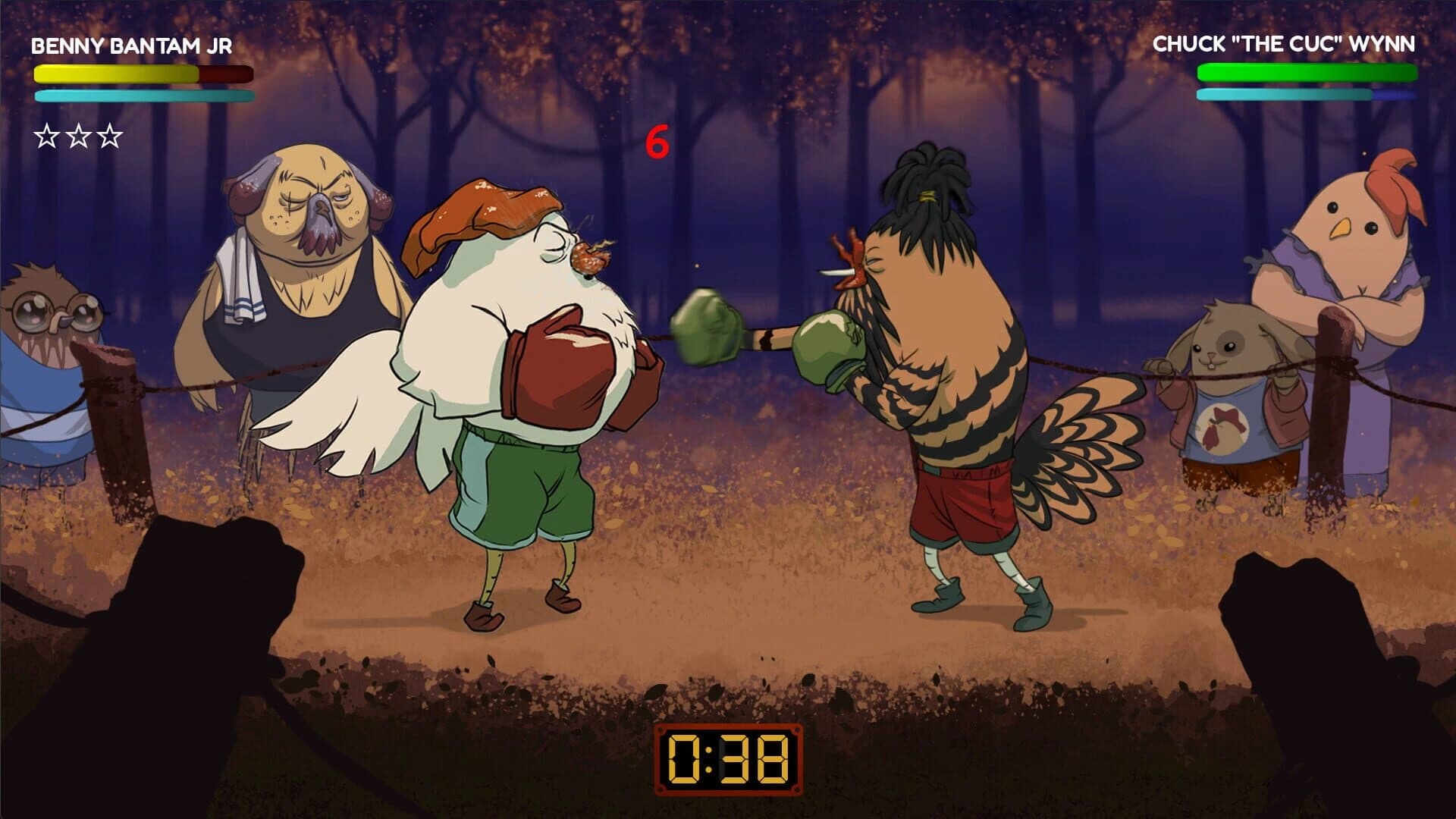Click the red combo counter showing 6

pos(658,140)
